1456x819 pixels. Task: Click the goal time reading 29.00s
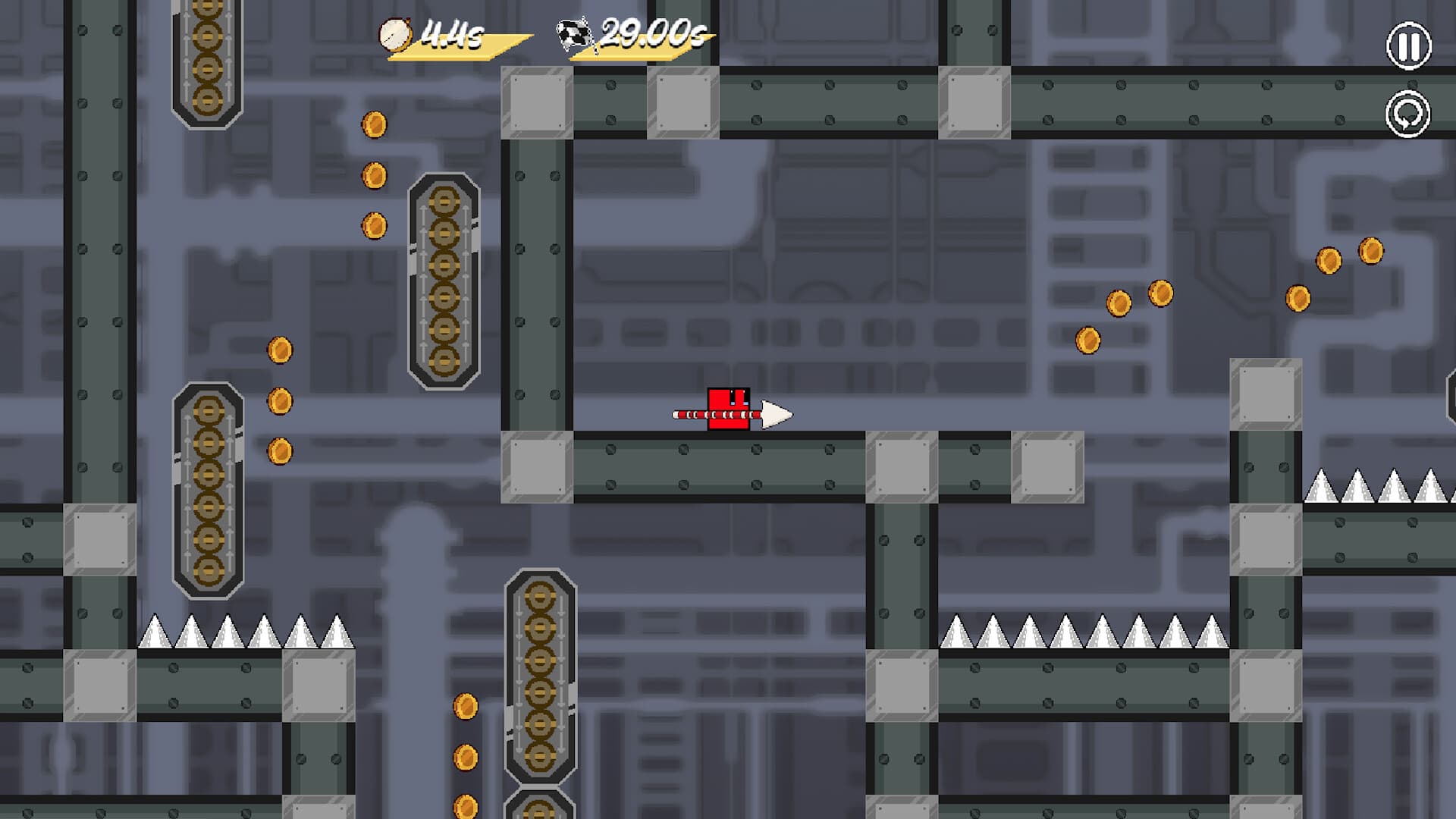652,32
